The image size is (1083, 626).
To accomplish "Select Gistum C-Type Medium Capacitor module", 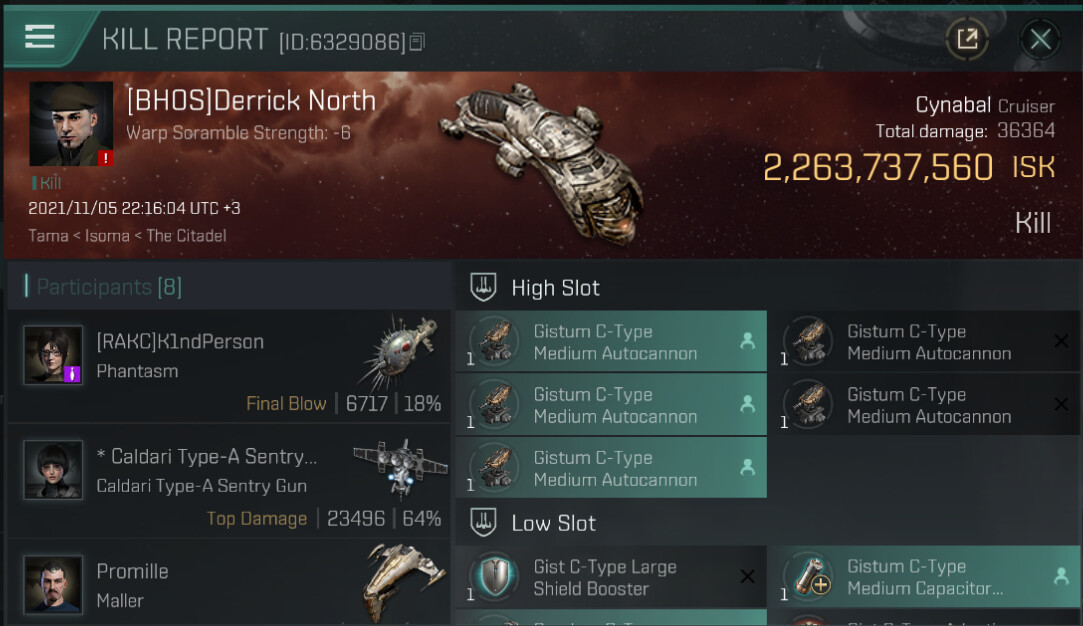I will point(923,578).
